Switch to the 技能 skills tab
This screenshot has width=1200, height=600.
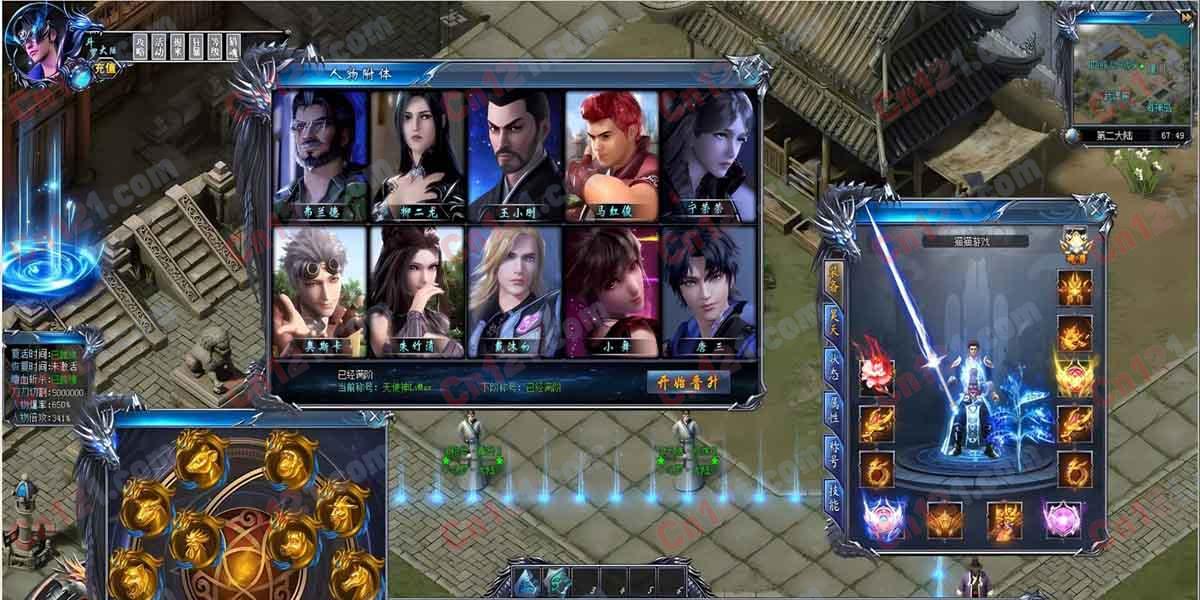833,496
